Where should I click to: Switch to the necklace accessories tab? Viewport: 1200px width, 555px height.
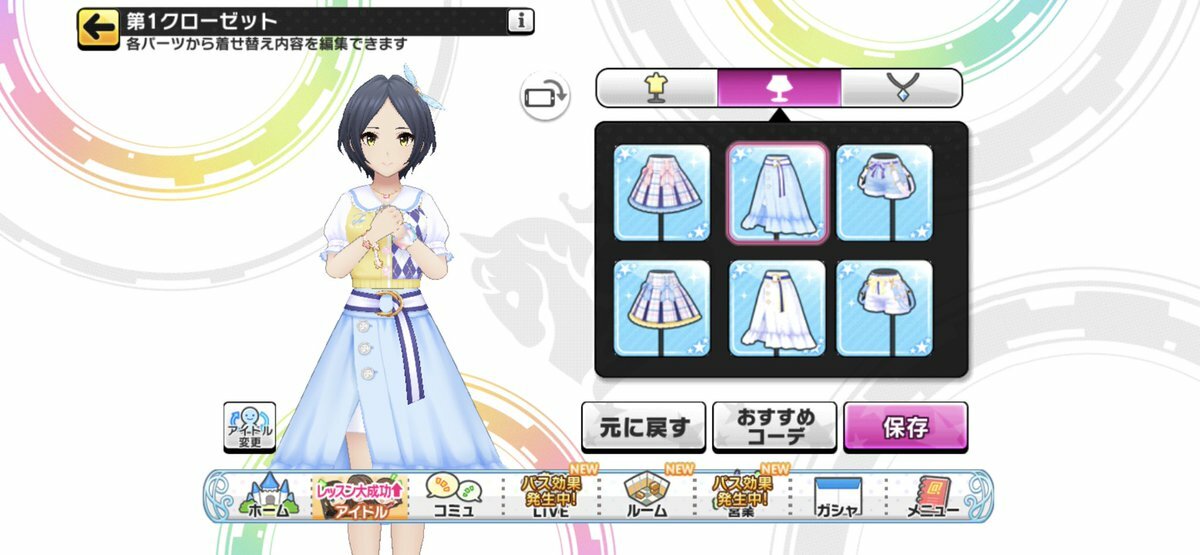(900, 88)
